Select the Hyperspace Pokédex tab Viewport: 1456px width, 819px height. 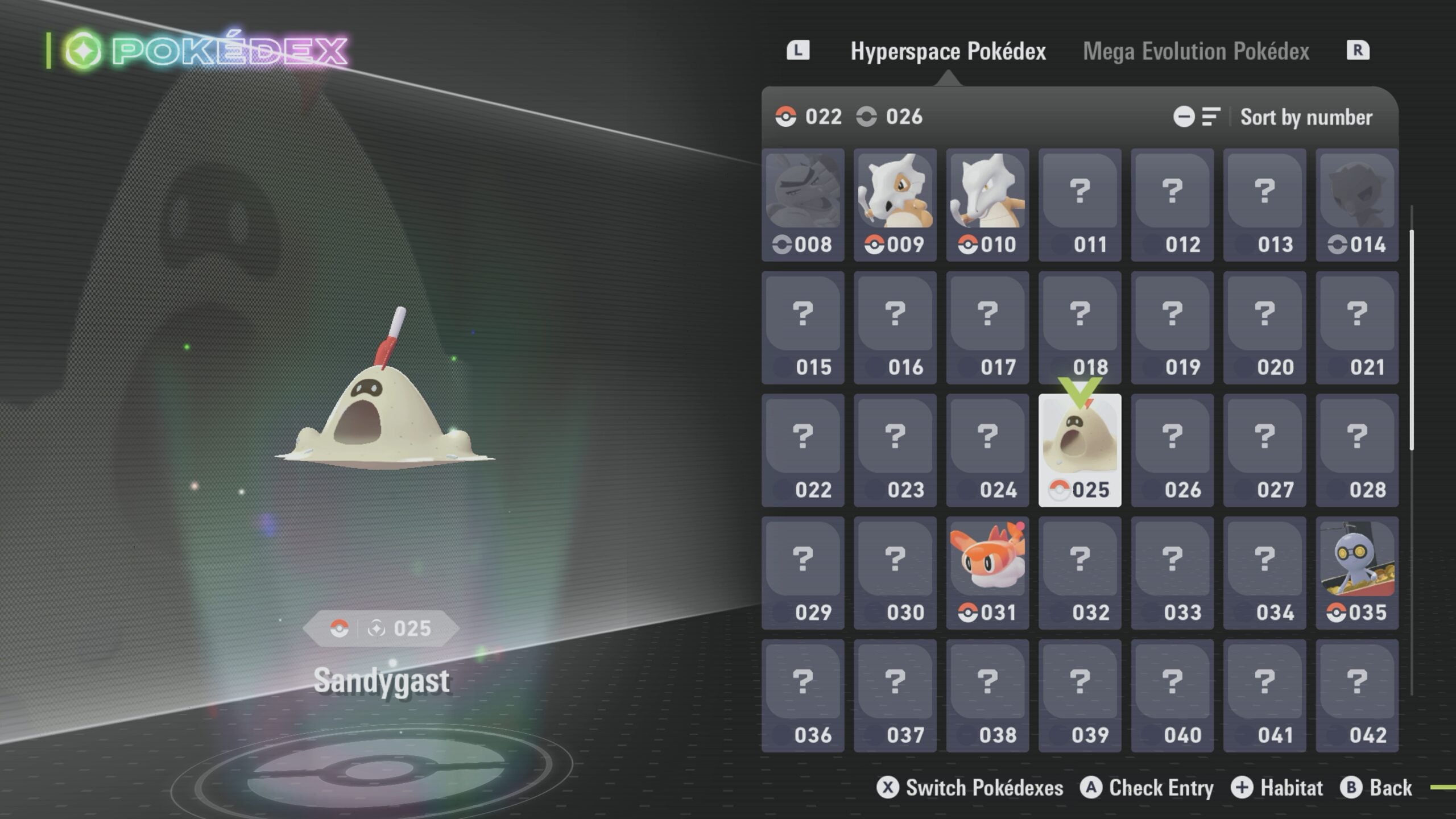[948, 51]
